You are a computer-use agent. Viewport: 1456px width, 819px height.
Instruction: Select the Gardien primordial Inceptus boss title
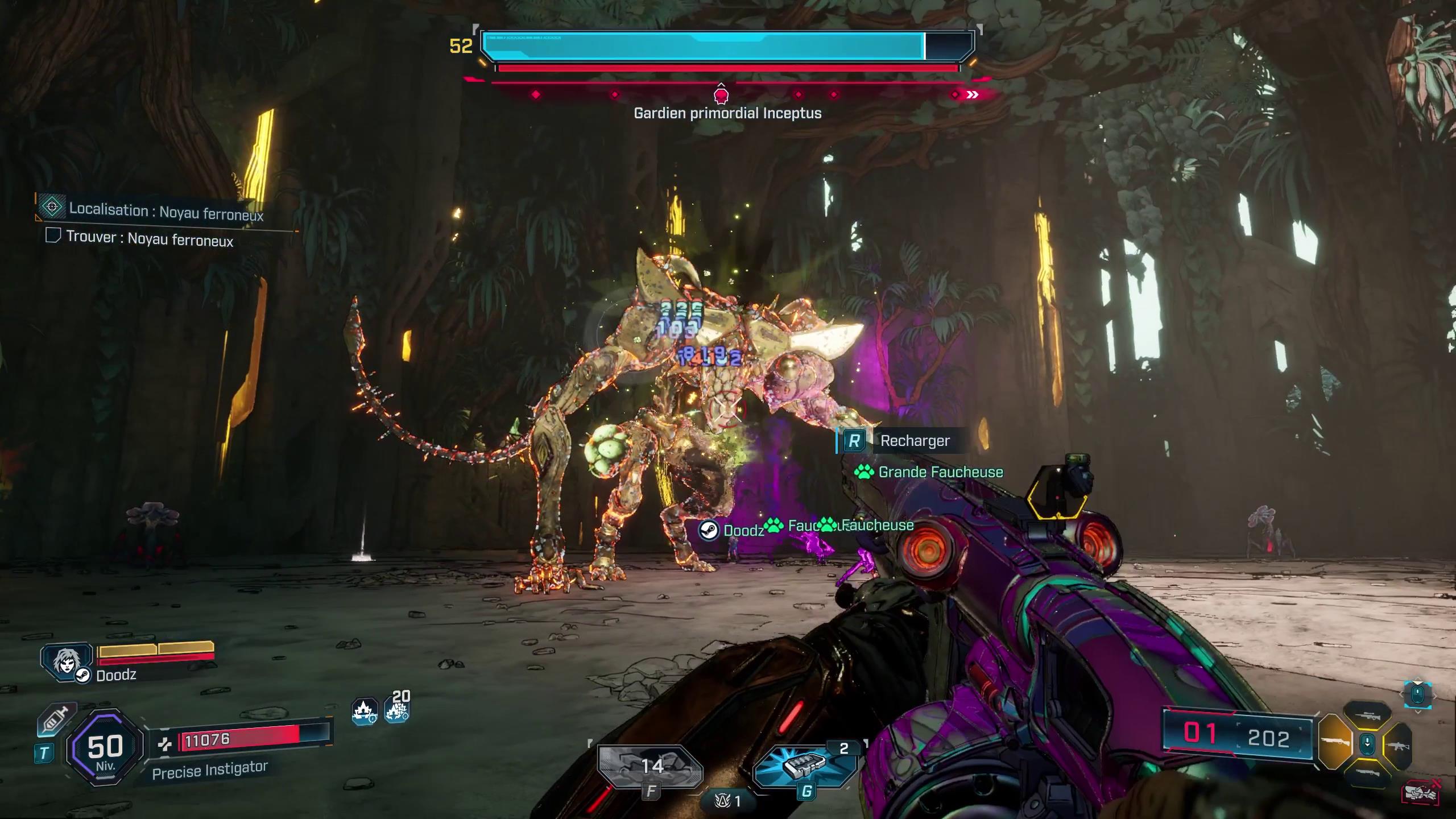point(728,113)
